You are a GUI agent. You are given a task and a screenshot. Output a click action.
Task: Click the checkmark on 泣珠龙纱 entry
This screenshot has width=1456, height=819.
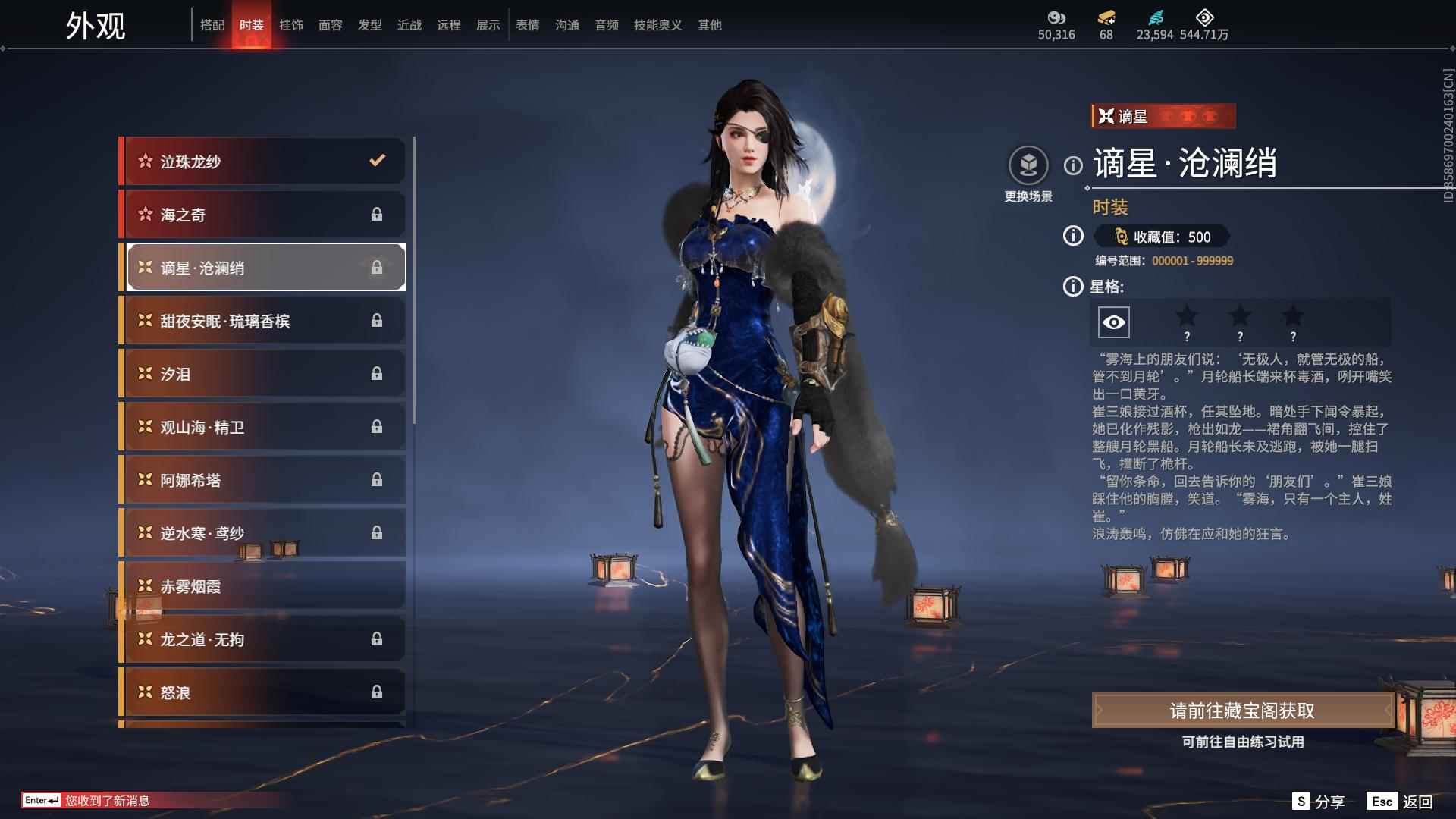click(375, 161)
